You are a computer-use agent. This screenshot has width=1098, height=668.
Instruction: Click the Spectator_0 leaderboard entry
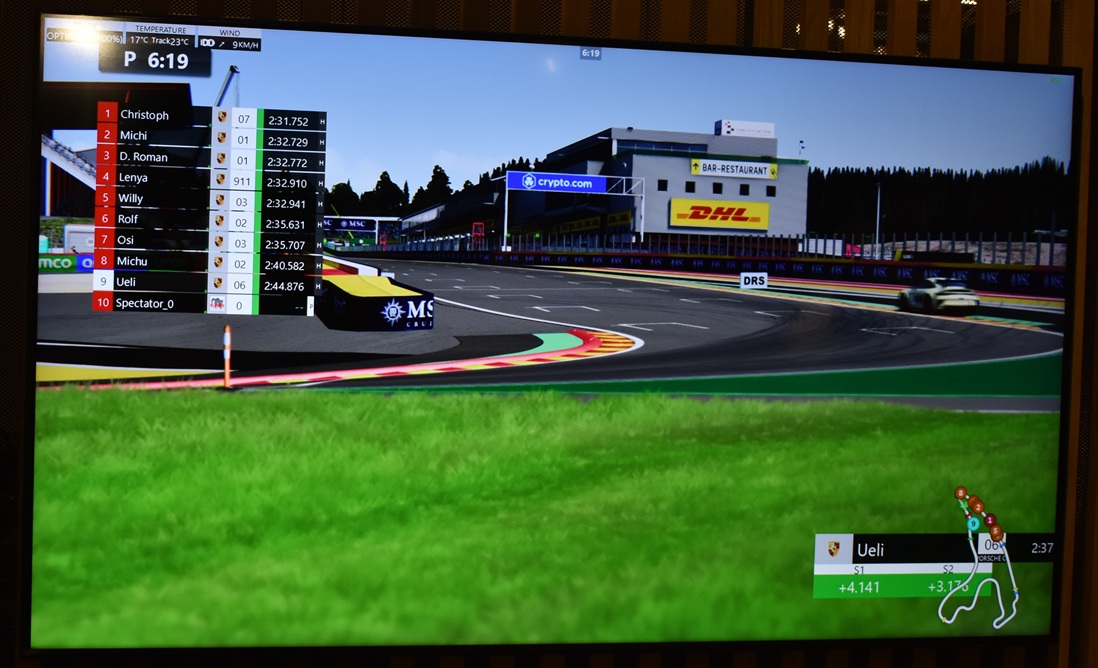click(145, 303)
